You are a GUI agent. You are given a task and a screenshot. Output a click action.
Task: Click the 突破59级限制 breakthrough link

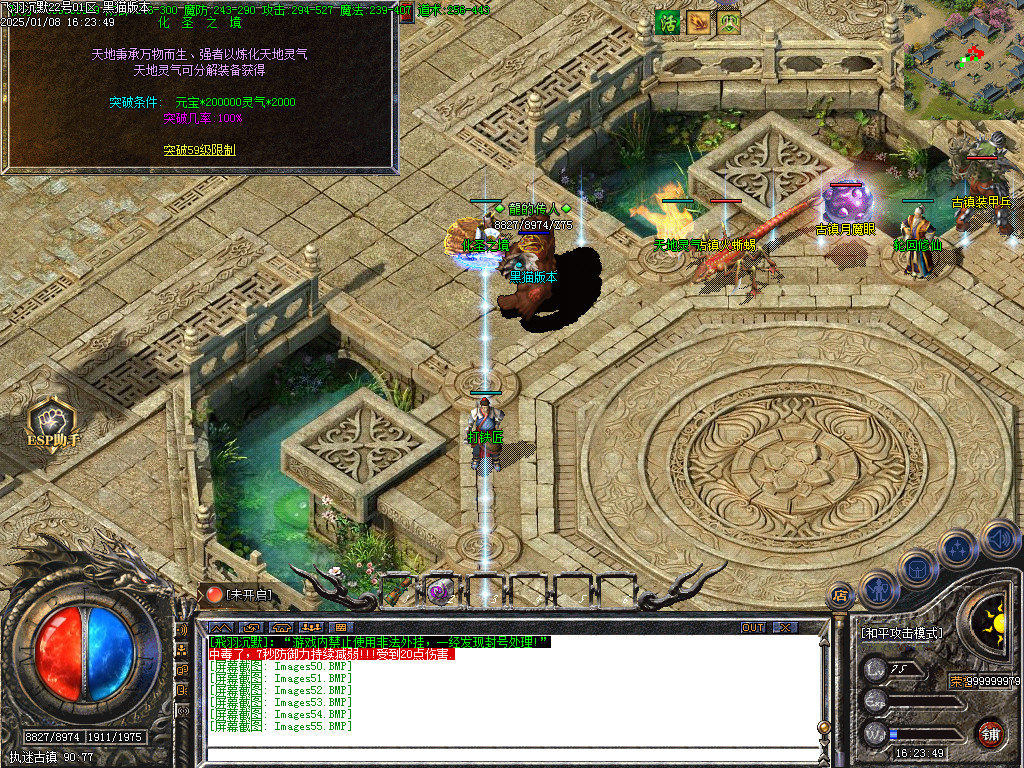point(199,150)
